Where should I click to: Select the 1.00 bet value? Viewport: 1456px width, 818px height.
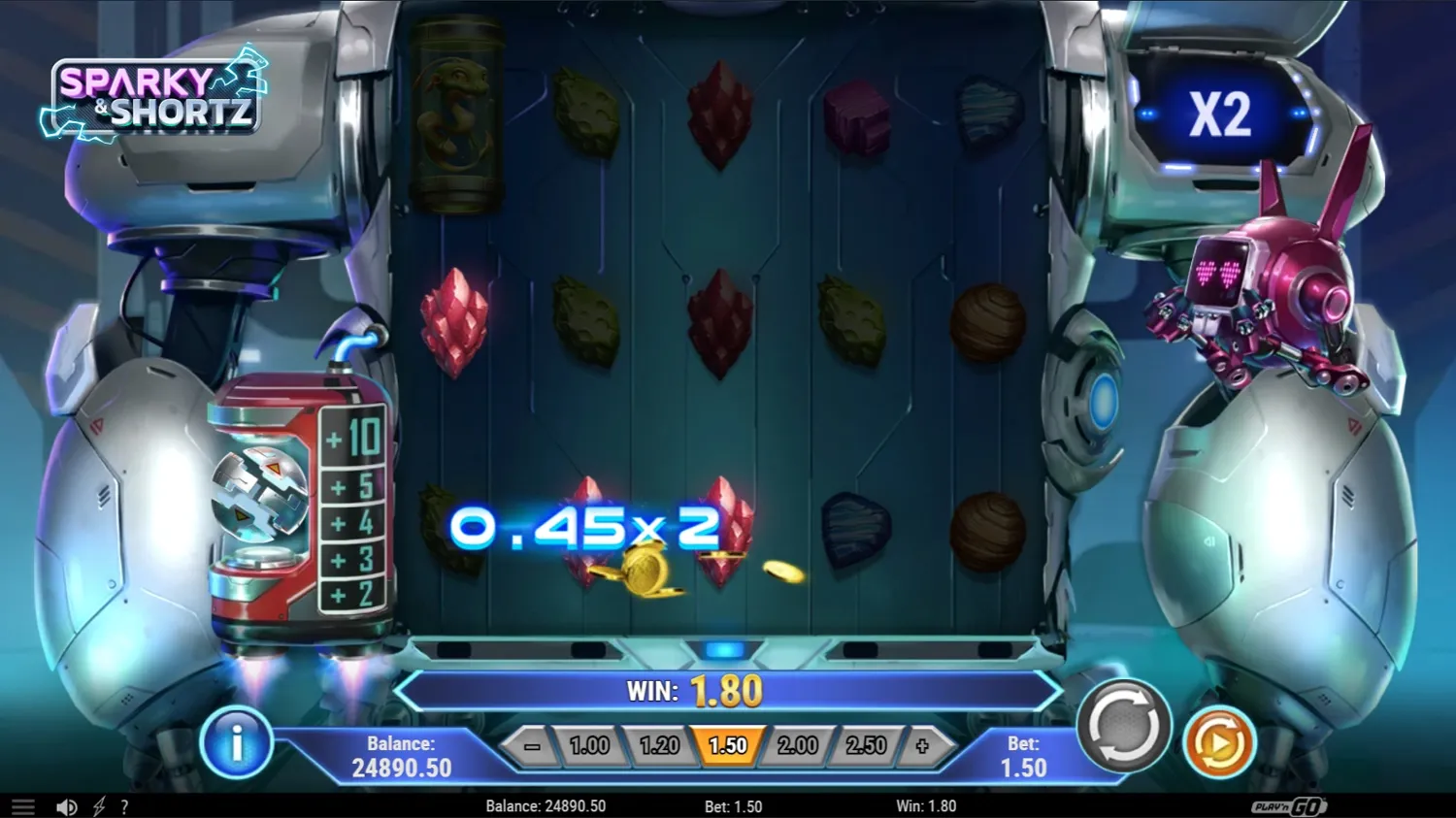tap(591, 745)
